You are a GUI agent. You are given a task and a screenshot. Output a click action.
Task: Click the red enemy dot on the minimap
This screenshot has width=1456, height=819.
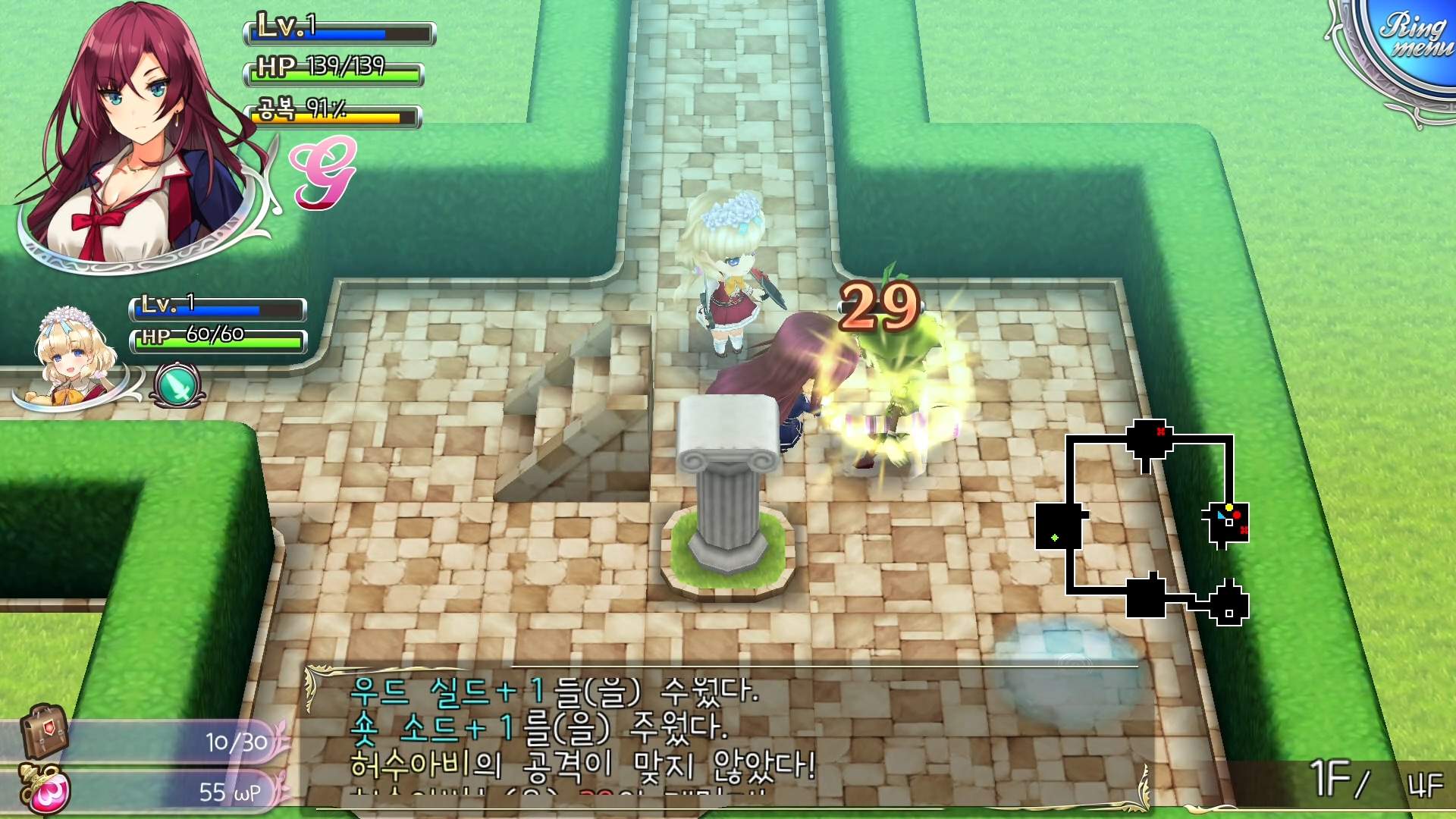(1236, 515)
